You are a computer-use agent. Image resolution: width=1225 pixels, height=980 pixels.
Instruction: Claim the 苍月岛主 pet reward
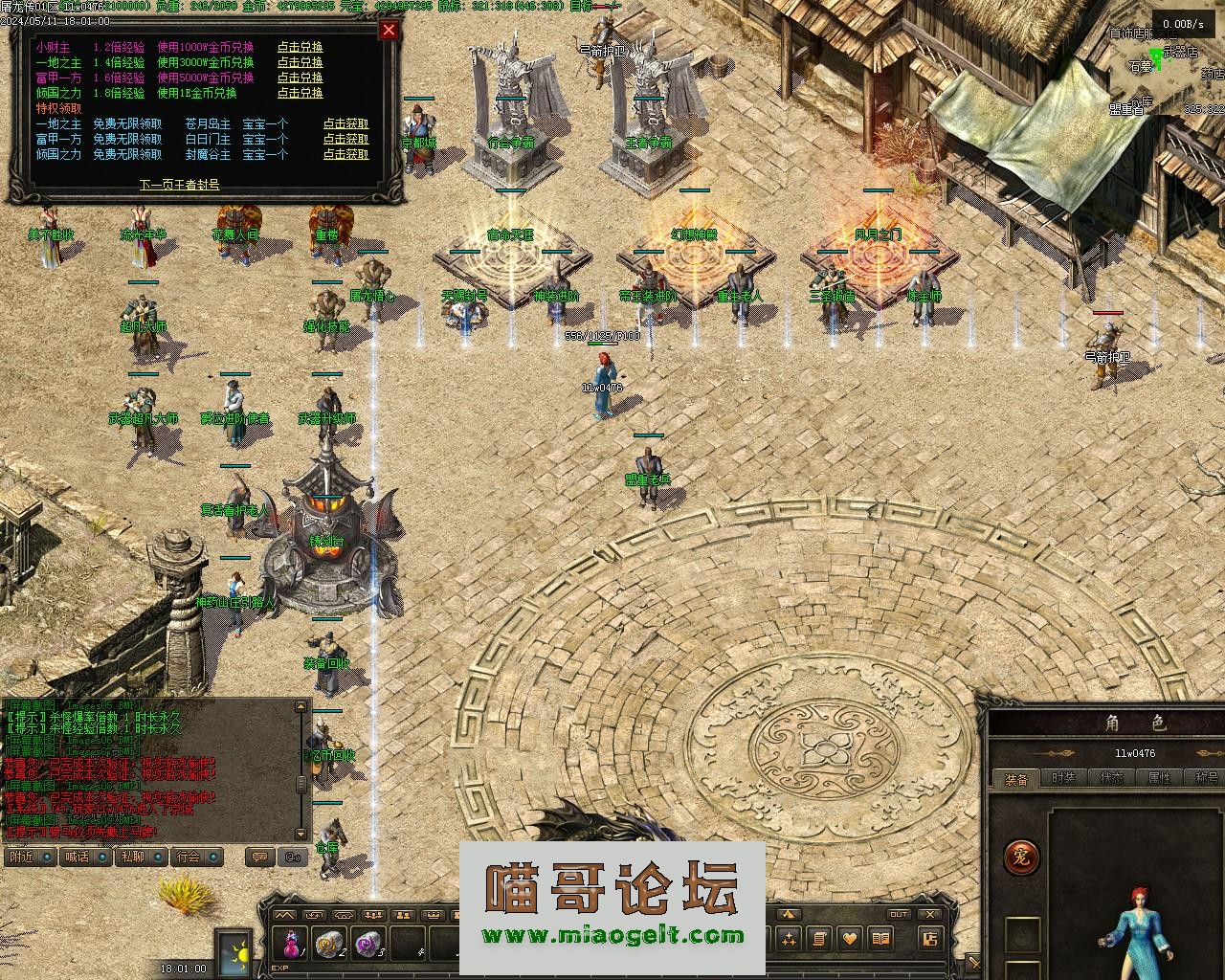coord(345,123)
